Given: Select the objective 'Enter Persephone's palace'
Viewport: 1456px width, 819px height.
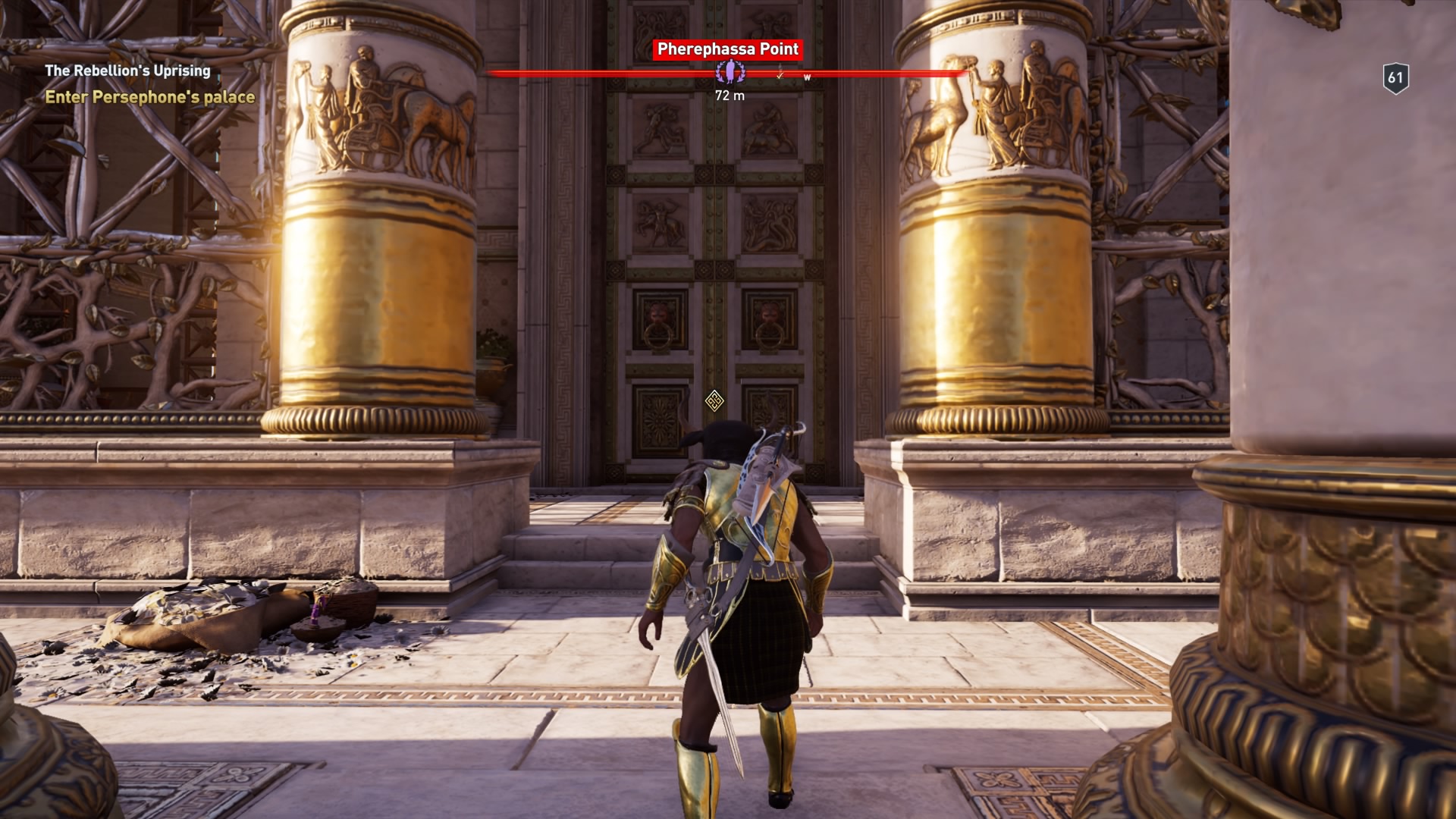Looking at the screenshot, I should 149,97.
